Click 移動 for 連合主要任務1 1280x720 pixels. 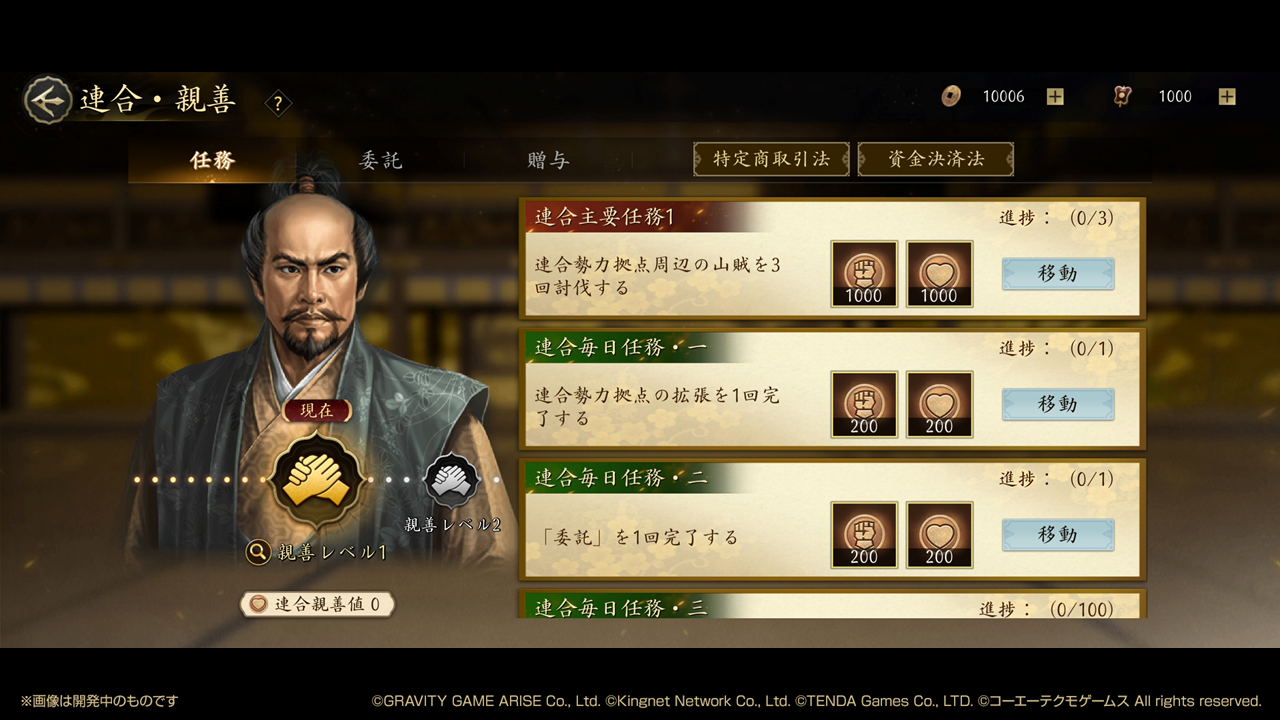click(1057, 274)
